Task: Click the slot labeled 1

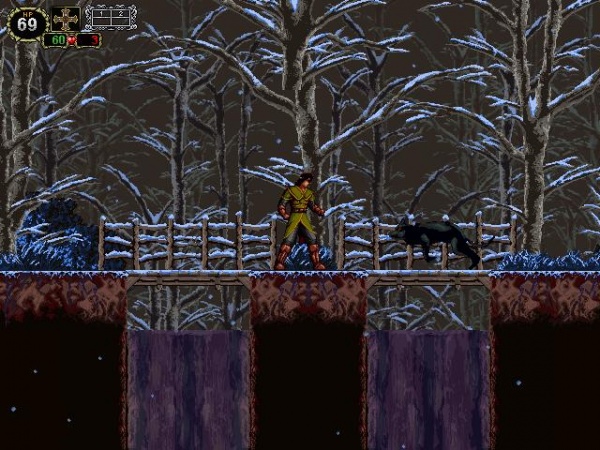Action: (101, 16)
